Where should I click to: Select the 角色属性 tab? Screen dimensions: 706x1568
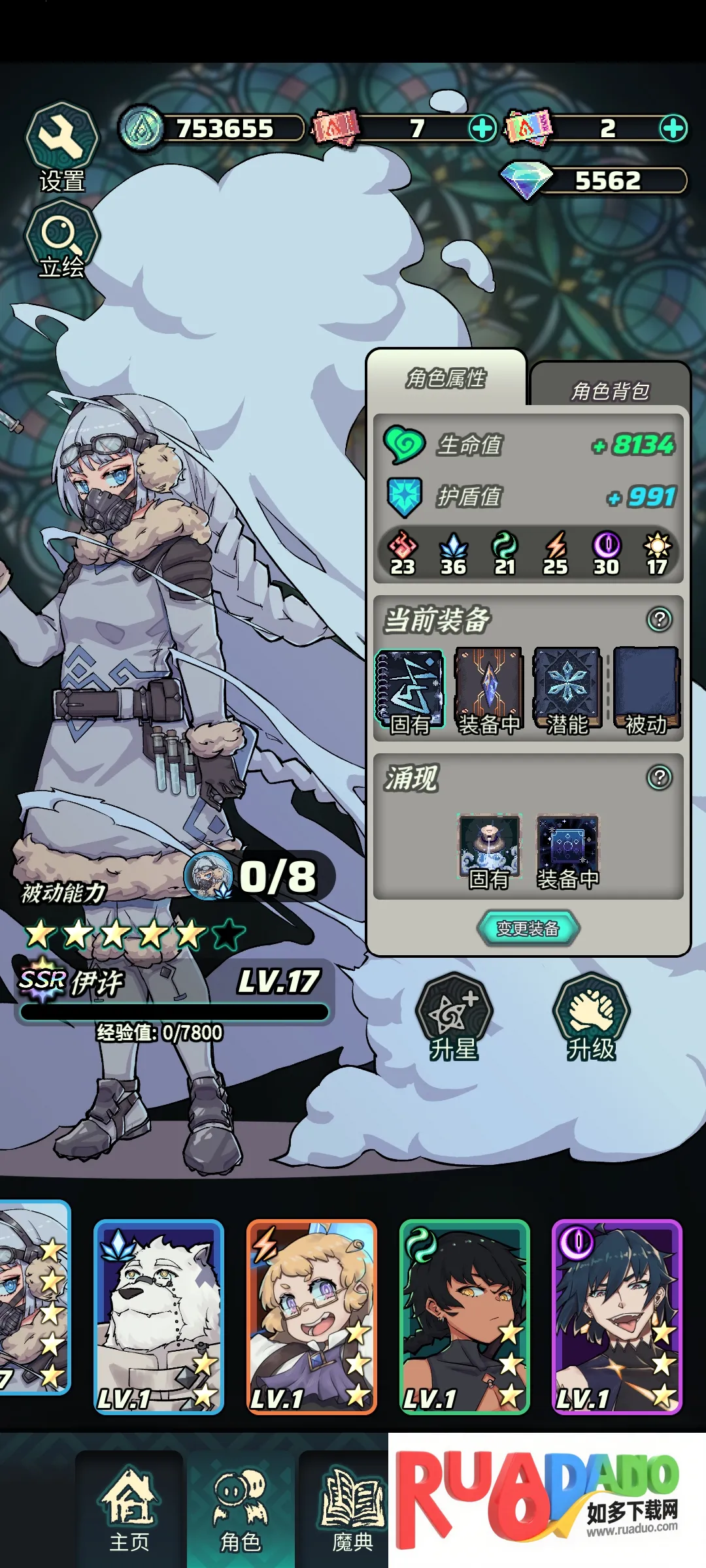coord(446,378)
